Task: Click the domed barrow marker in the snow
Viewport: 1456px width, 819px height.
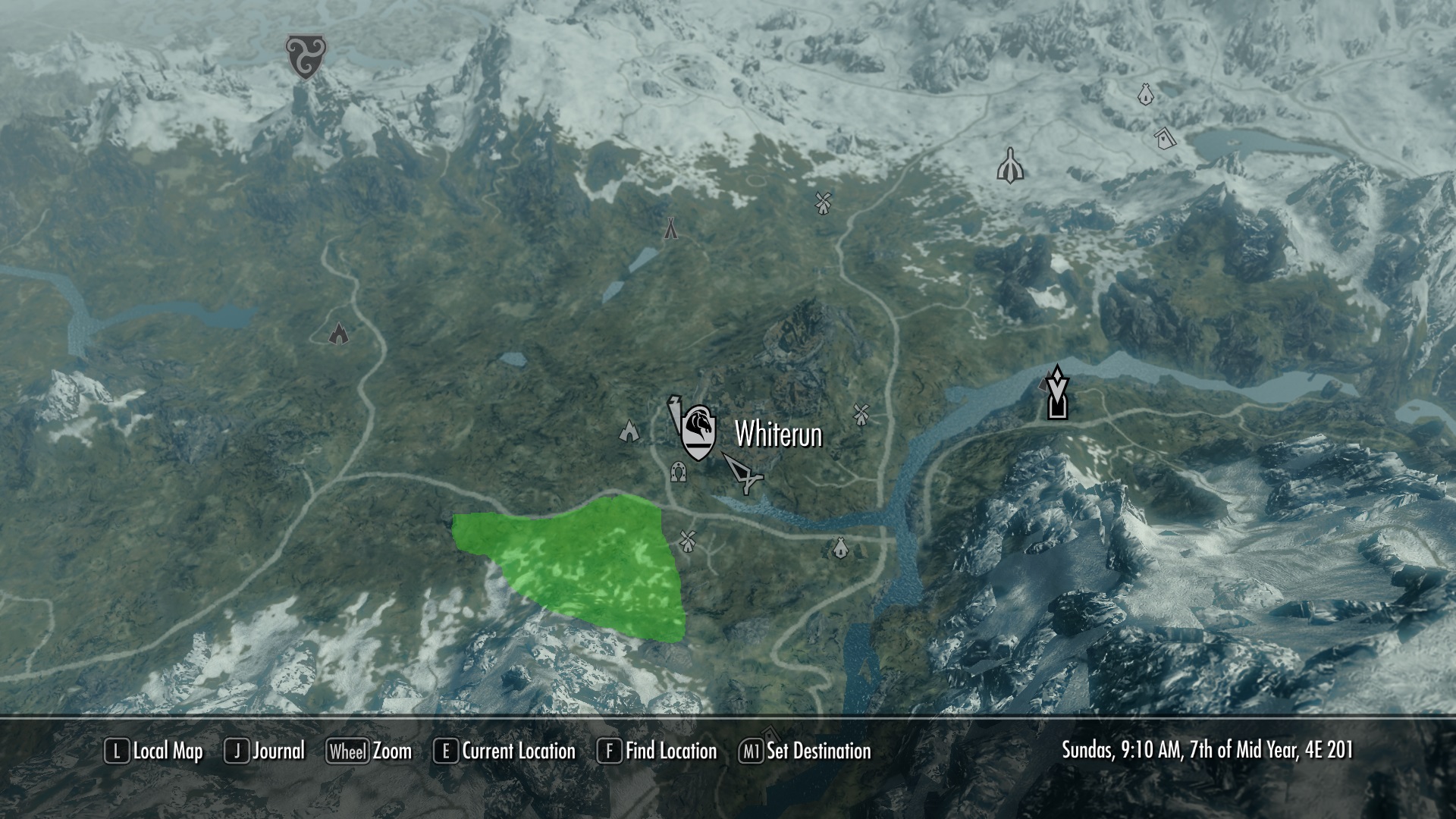Action: coord(1010,165)
